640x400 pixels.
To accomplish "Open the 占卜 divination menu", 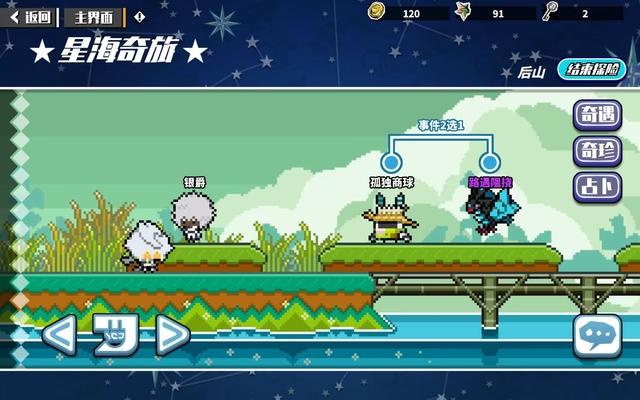I will [x=596, y=187].
